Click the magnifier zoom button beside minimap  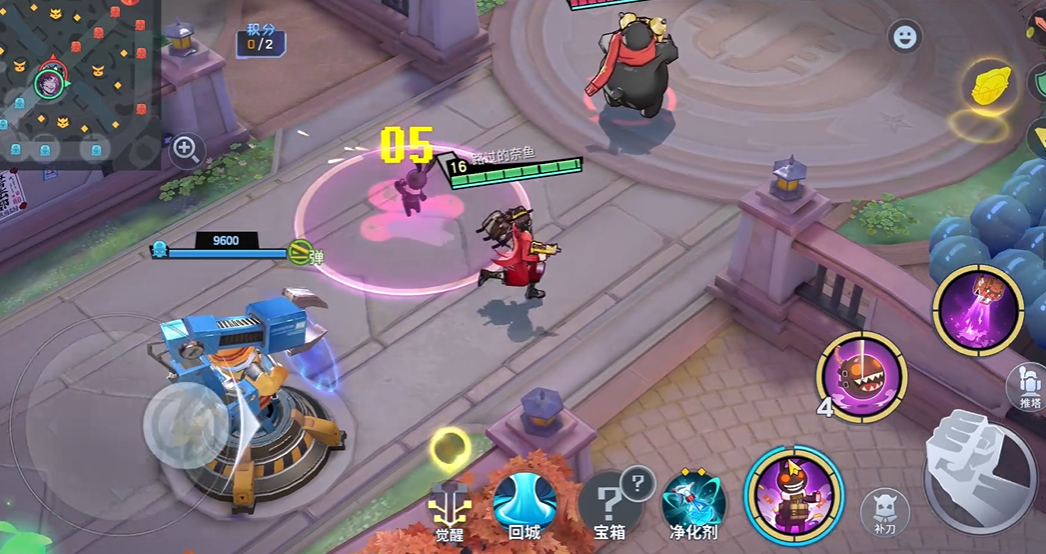(x=186, y=150)
